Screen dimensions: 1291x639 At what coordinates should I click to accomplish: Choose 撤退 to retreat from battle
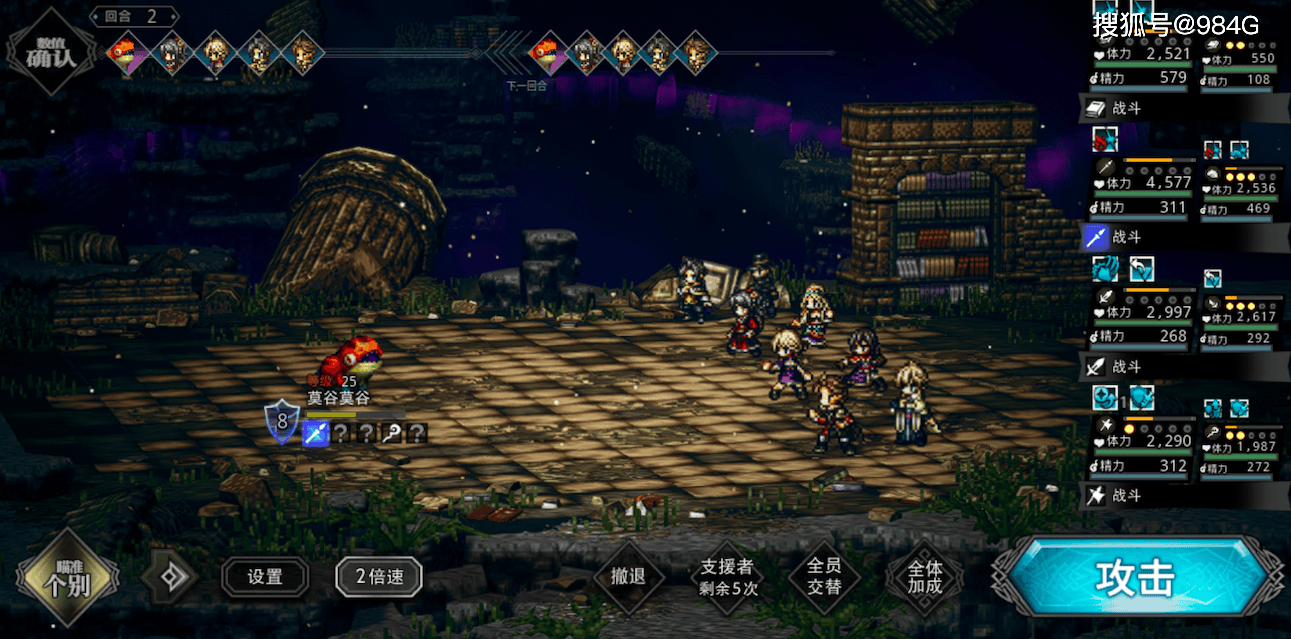[627, 576]
